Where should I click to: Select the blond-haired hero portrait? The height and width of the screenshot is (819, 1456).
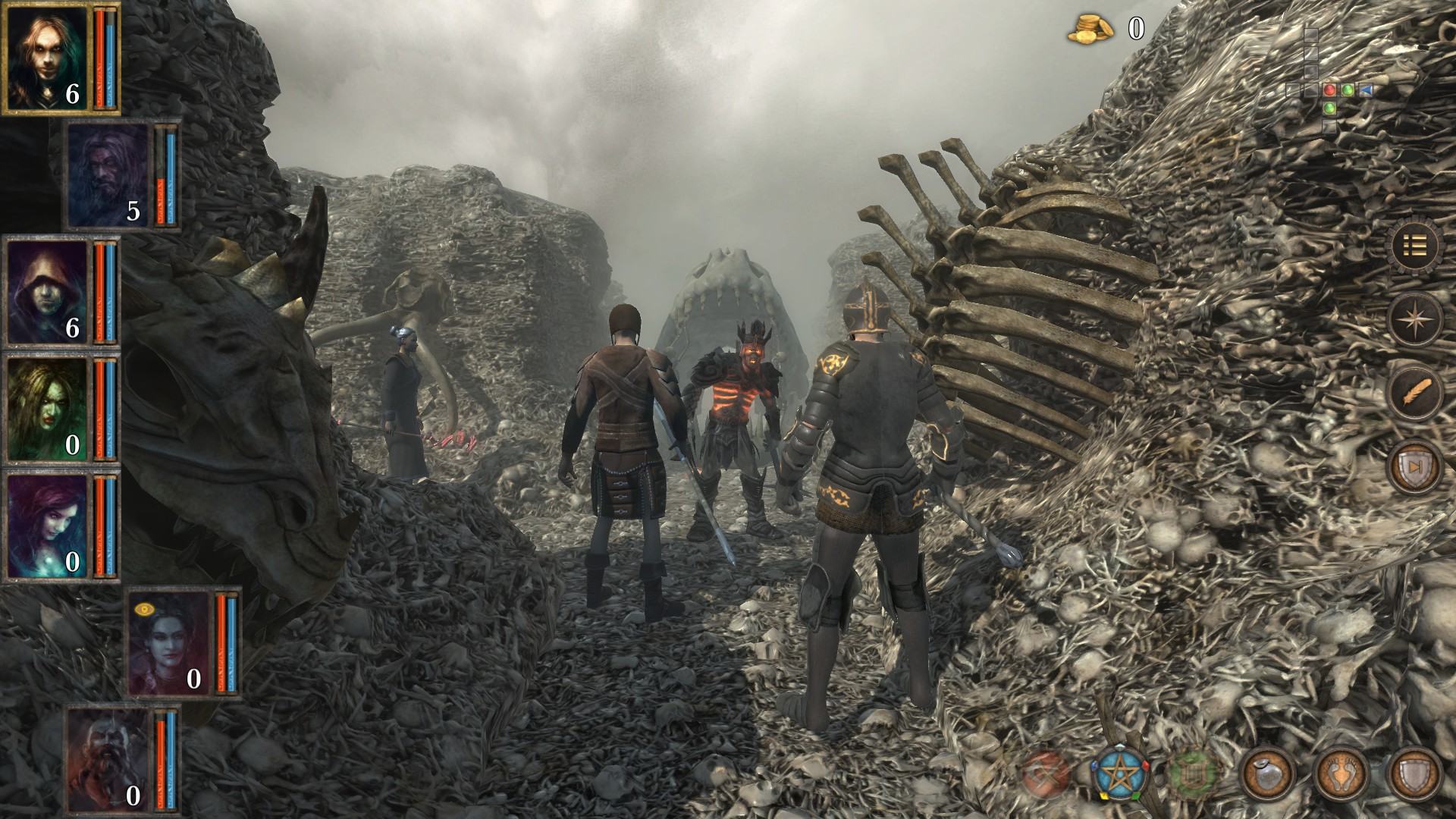(x=44, y=56)
